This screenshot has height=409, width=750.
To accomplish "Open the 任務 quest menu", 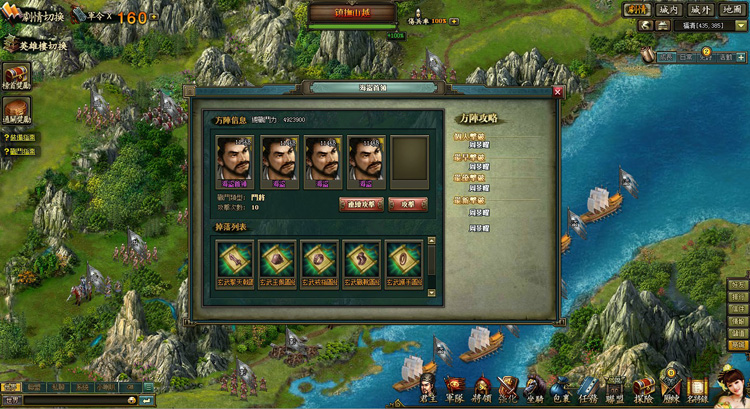I will tap(587, 387).
